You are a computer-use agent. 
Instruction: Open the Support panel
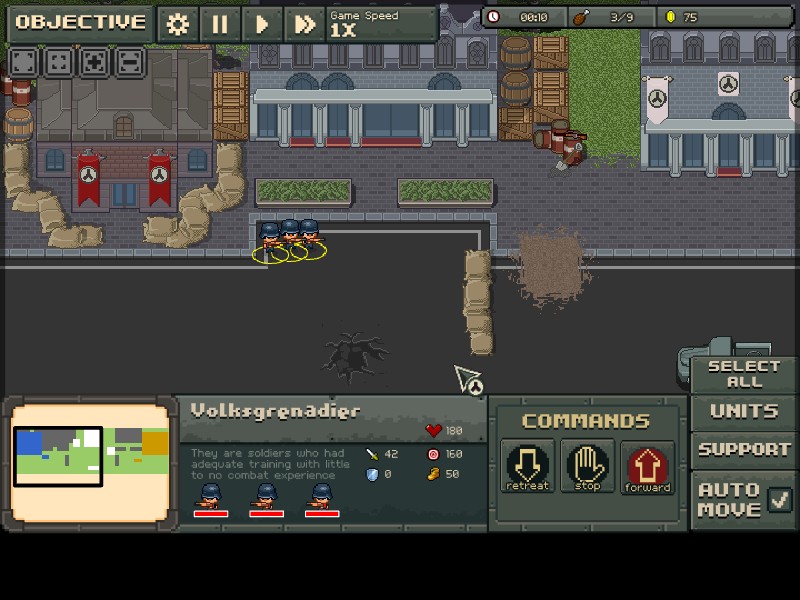[x=743, y=449]
